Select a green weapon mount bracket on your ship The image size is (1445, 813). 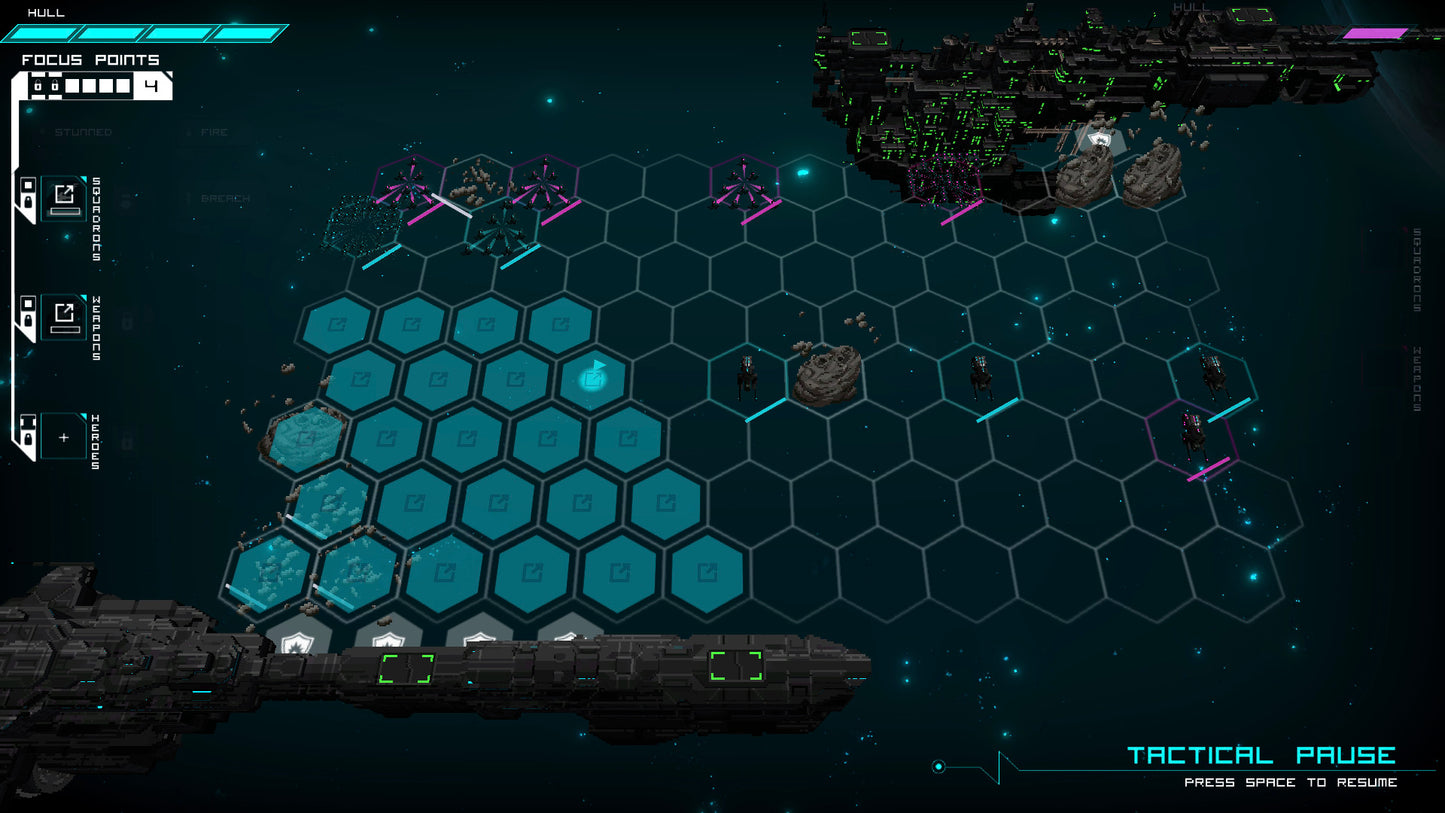click(404, 667)
